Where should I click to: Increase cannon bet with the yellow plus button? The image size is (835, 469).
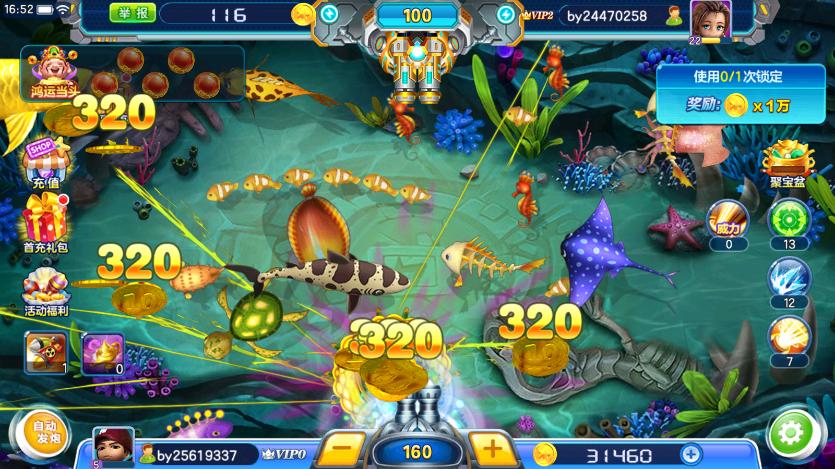(486, 448)
